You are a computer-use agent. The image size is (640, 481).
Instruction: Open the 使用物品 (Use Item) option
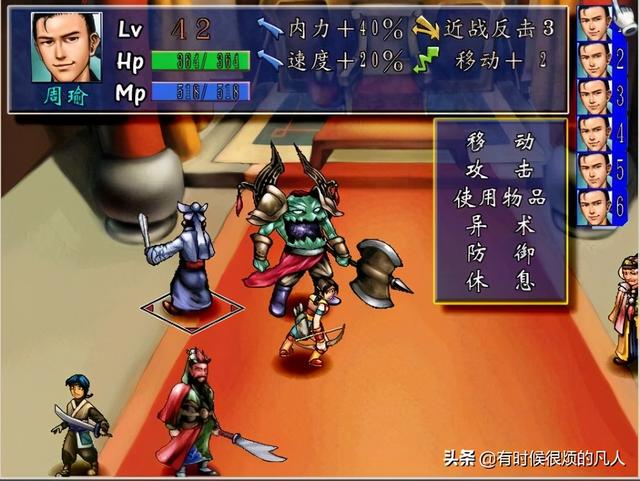[500, 198]
